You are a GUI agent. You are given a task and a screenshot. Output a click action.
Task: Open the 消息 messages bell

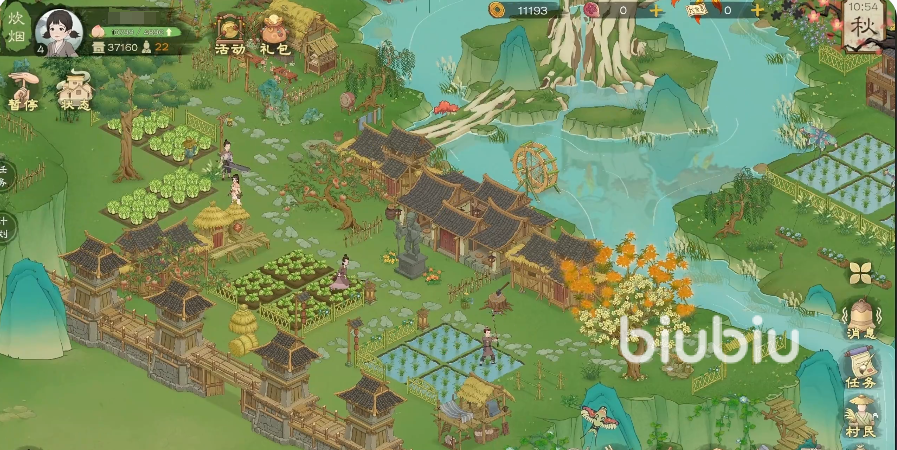click(860, 320)
